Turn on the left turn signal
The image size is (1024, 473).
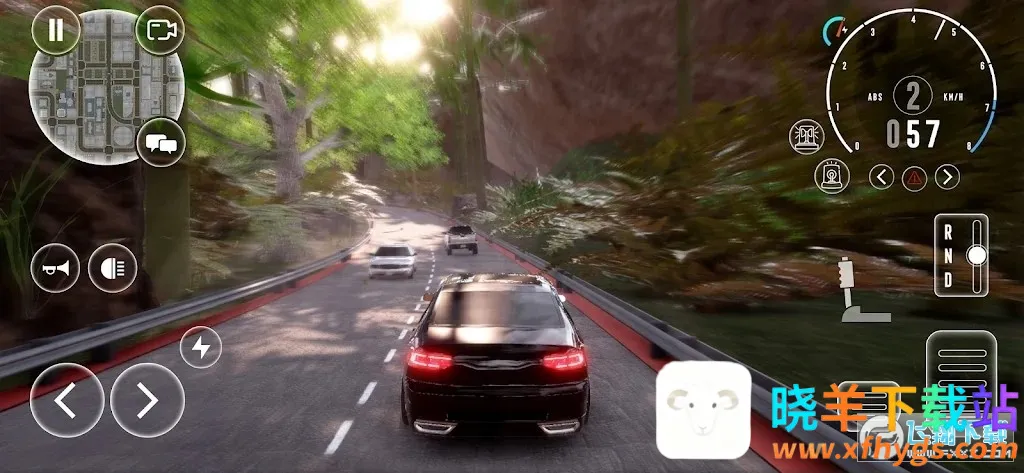tap(881, 177)
